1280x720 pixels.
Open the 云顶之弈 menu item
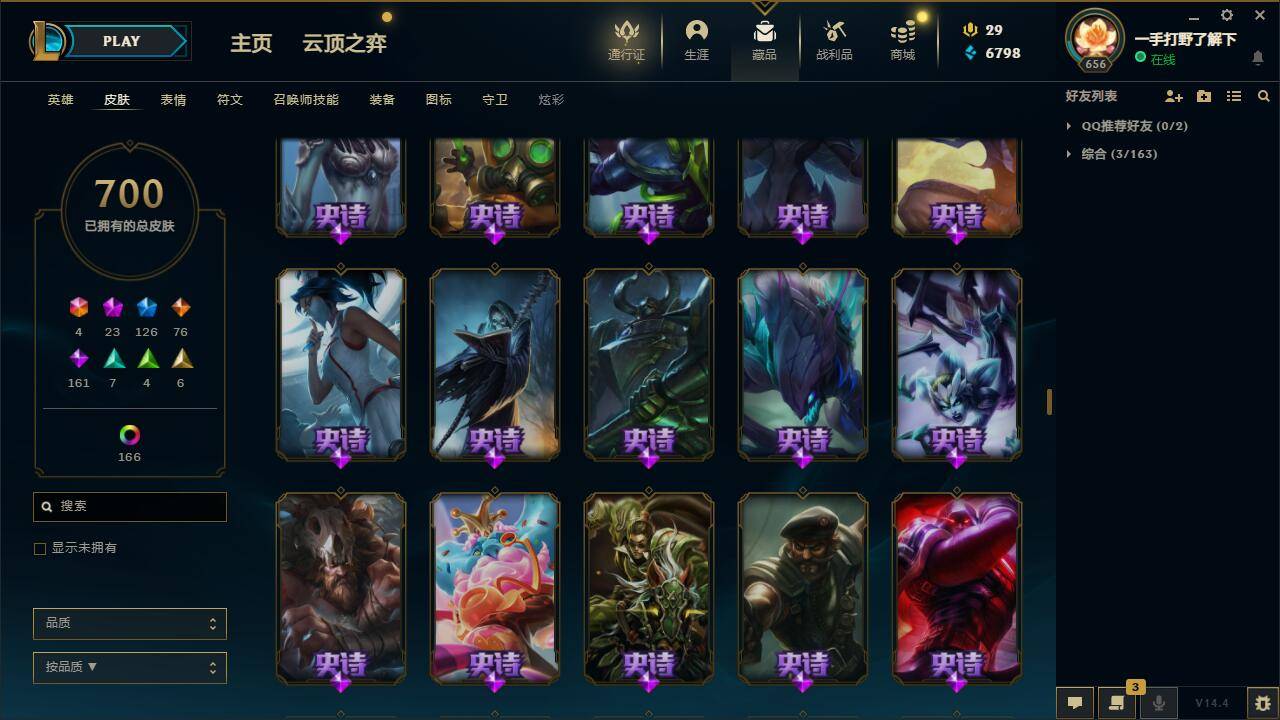click(344, 44)
